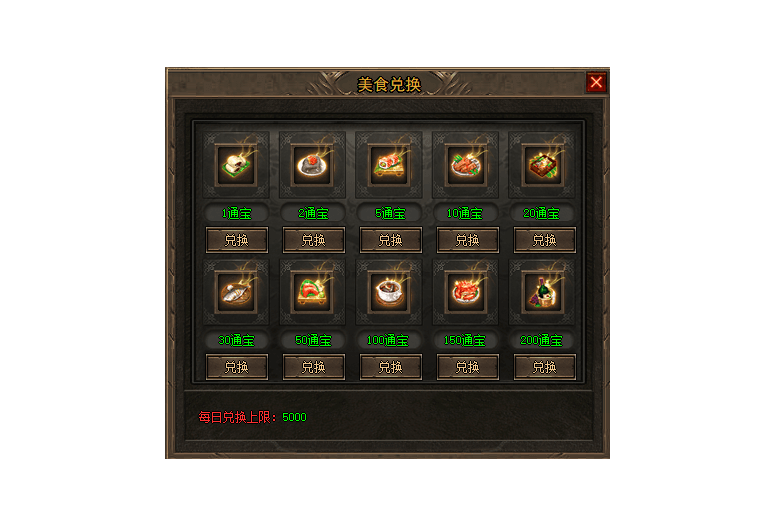
Task: Exchange the 200通宝 food item
Action: pos(544,367)
